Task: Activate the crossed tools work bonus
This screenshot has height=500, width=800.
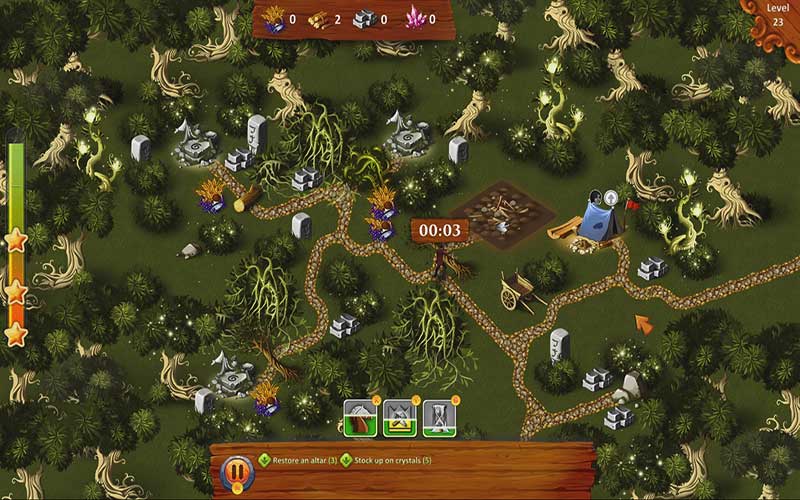Action: tap(399, 418)
